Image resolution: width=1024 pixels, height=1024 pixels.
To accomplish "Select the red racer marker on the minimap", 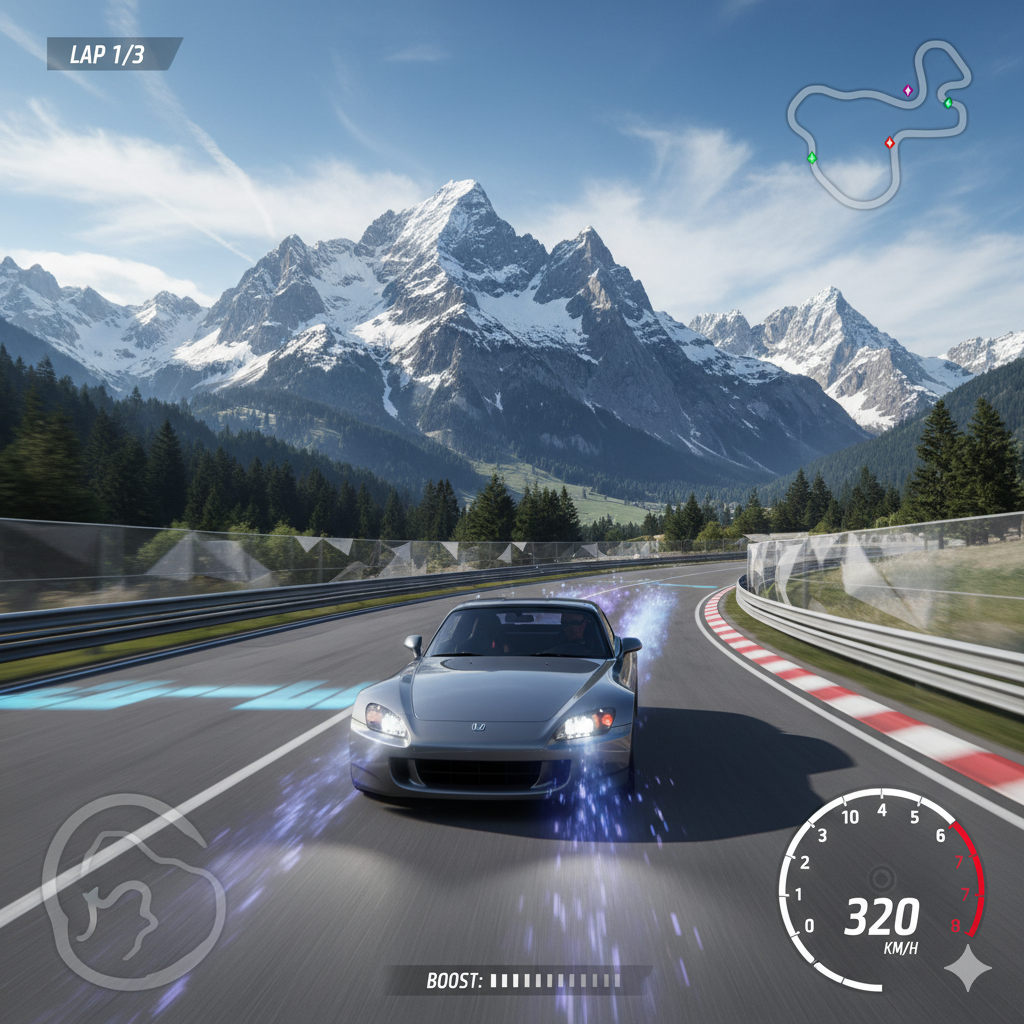I will [x=889, y=142].
